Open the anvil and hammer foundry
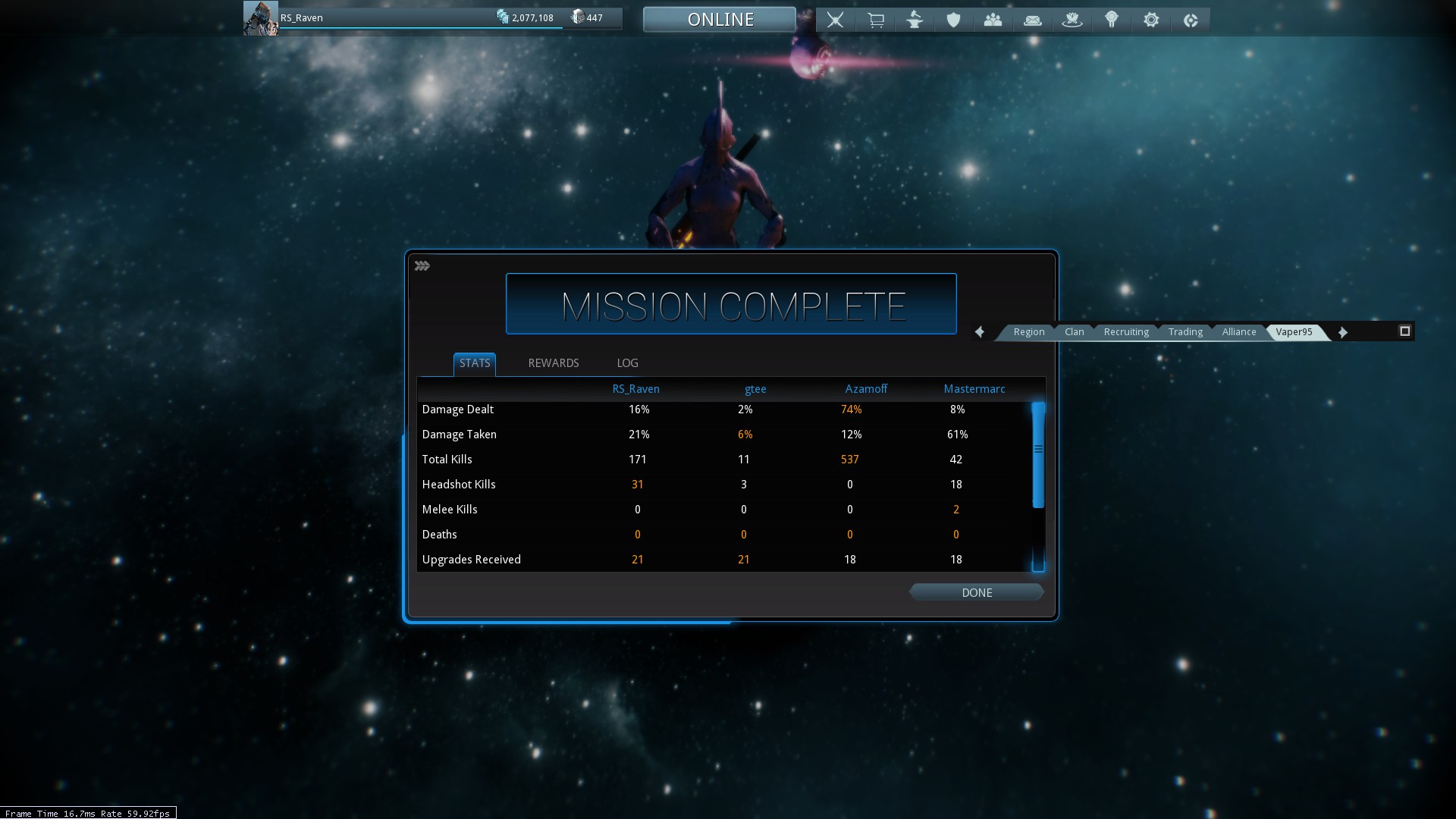Screen dimensions: 1456x819 [x=915, y=20]
